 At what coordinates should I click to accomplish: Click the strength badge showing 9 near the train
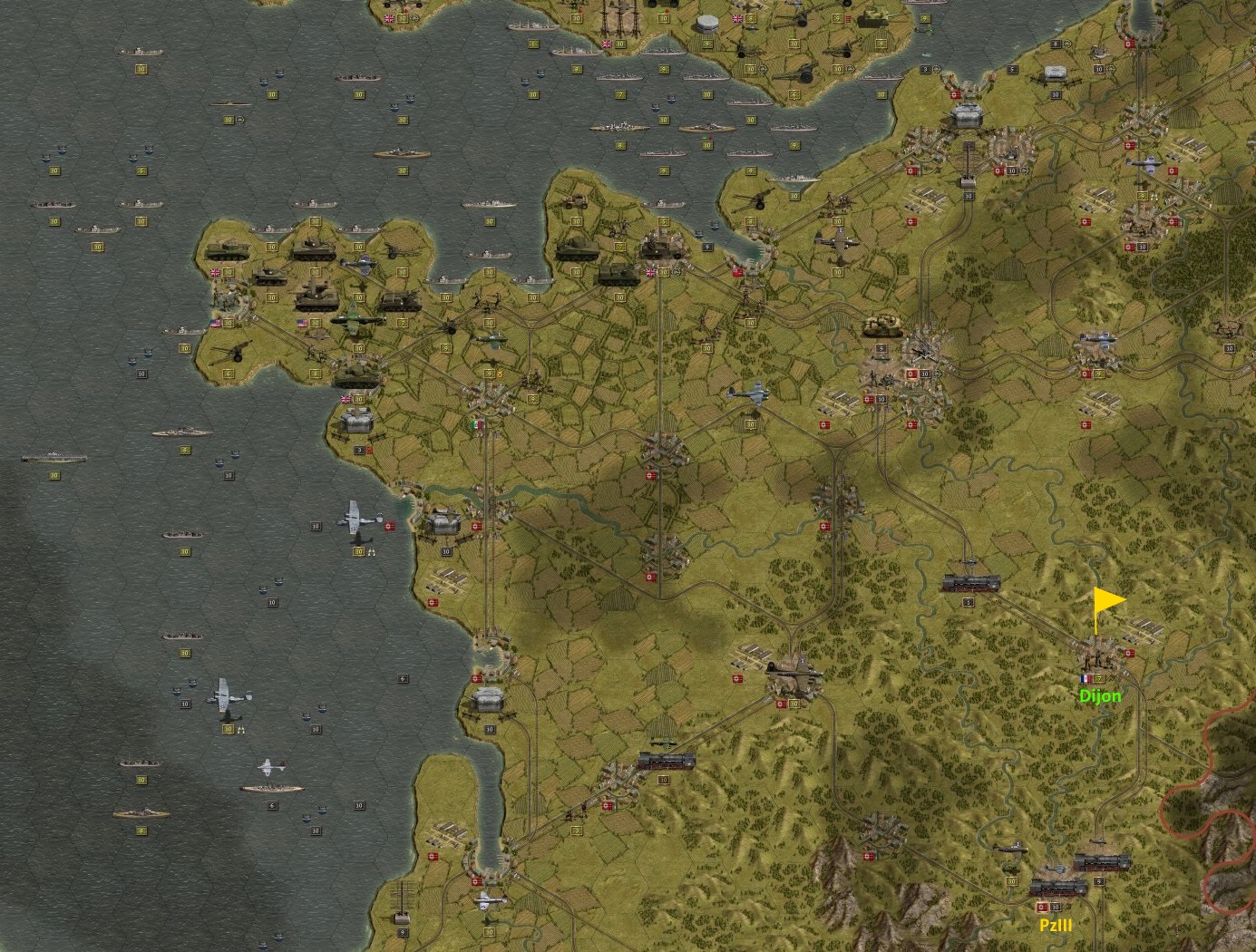click(x=1099, y=881)
